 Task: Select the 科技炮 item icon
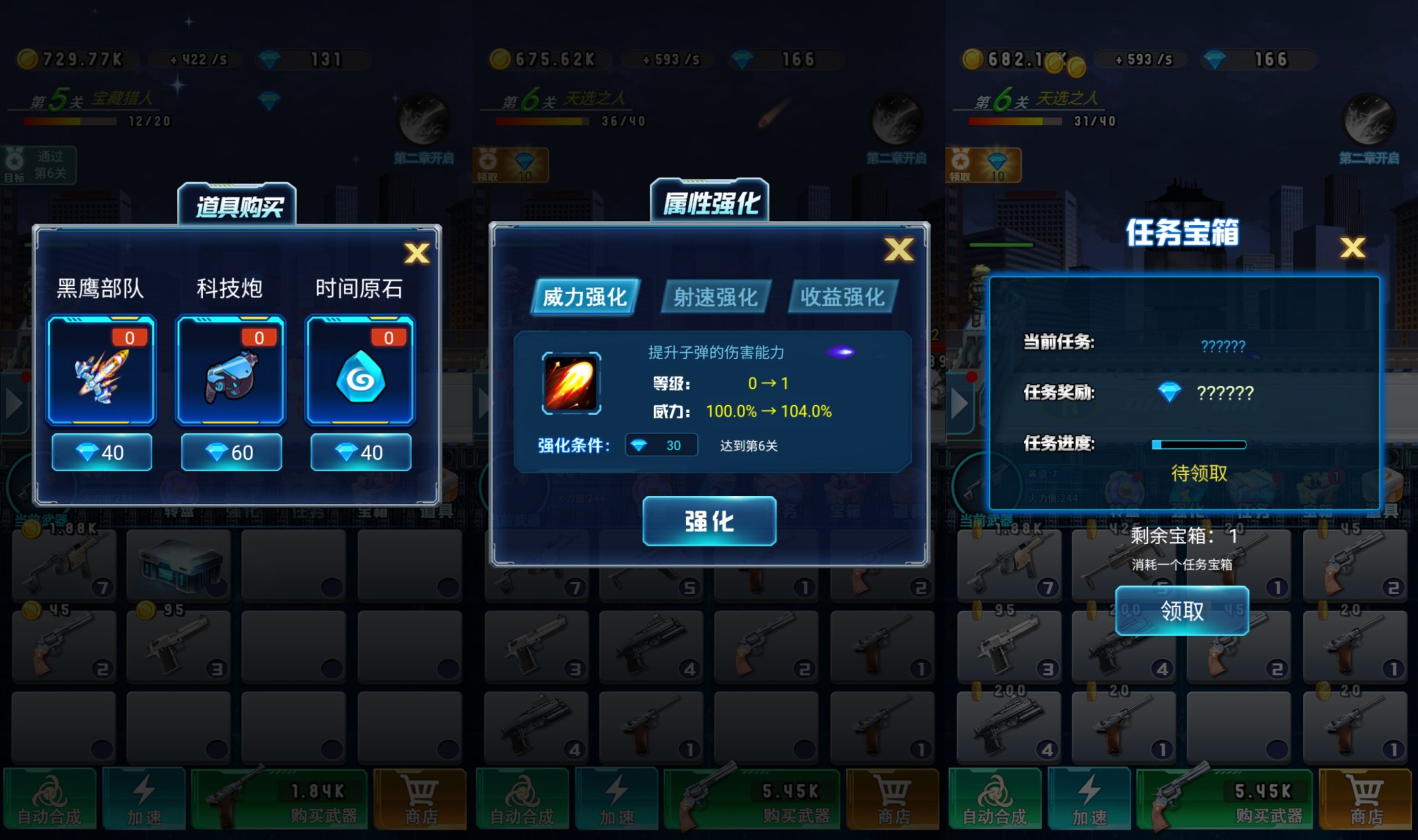coord(230,374)
